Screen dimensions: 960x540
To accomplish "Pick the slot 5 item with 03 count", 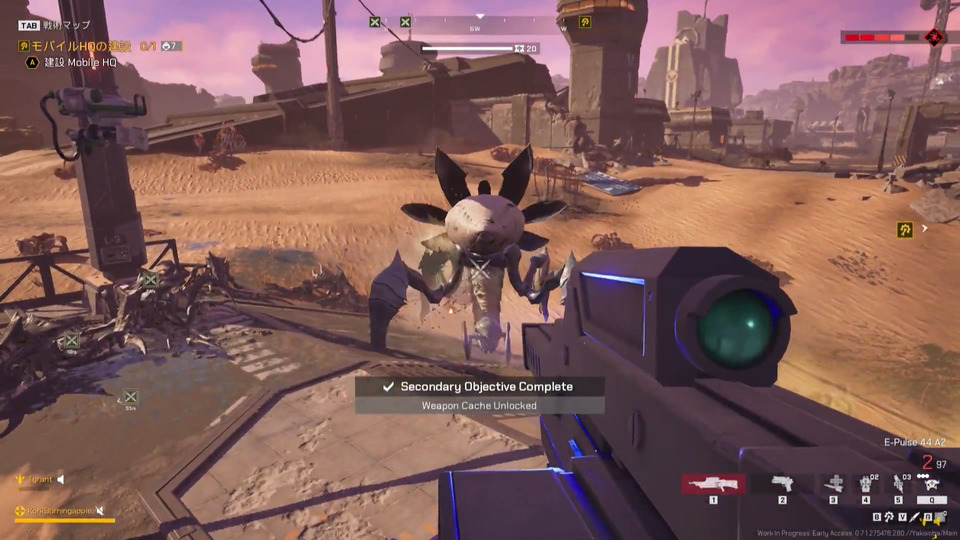I will (899, 484).
